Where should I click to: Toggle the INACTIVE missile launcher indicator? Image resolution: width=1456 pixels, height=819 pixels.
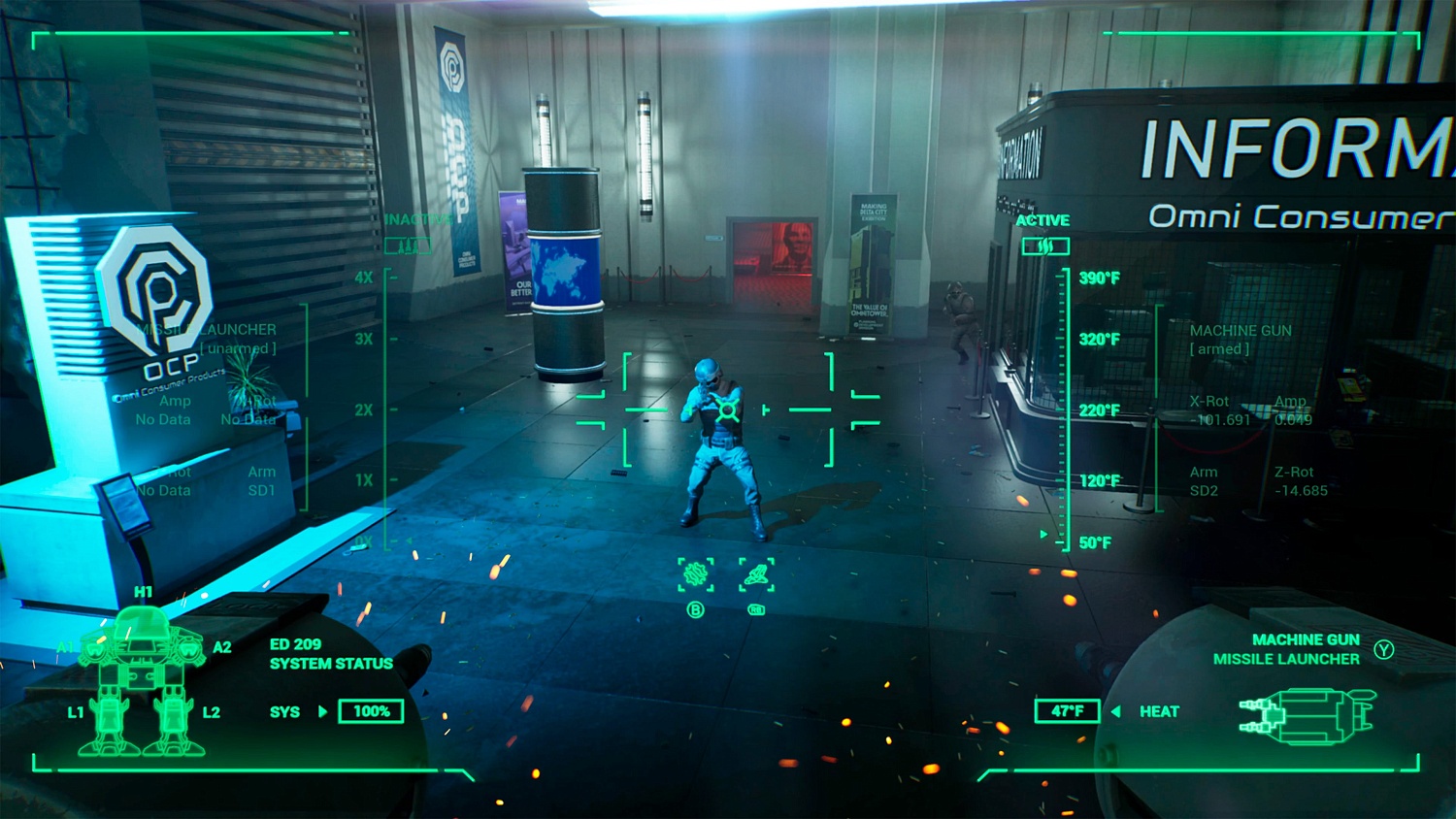409,246
